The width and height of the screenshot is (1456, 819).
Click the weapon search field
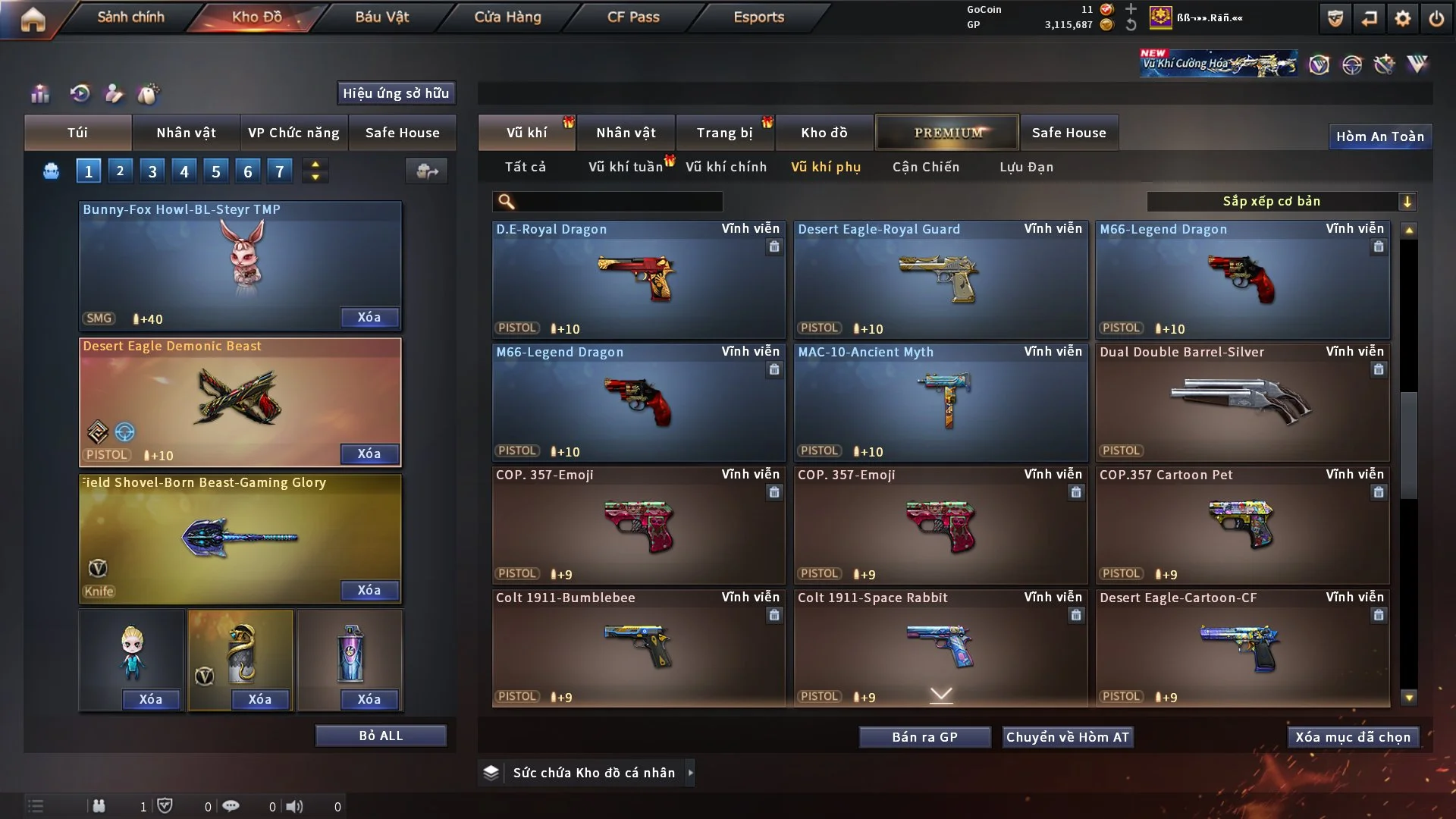(618, 202)
